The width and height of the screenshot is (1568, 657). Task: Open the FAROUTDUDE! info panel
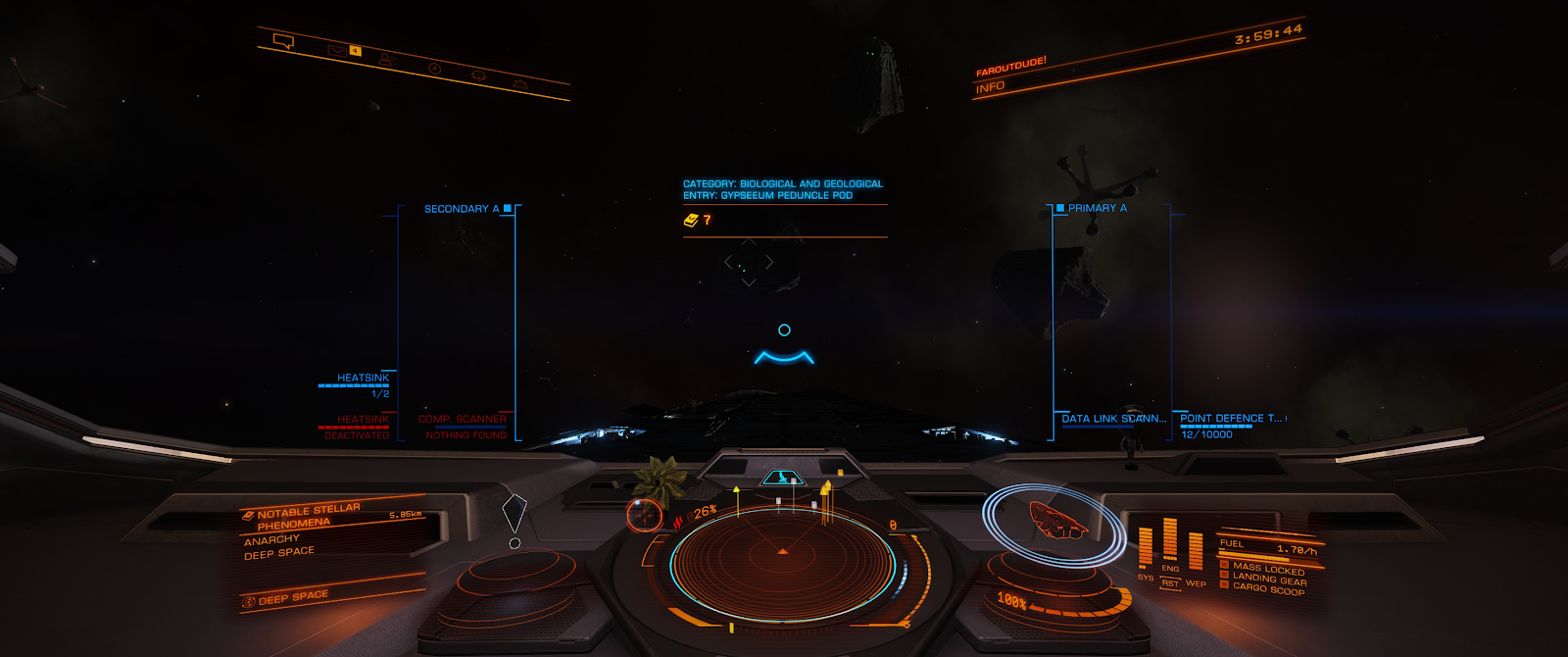coord(1010,68)
